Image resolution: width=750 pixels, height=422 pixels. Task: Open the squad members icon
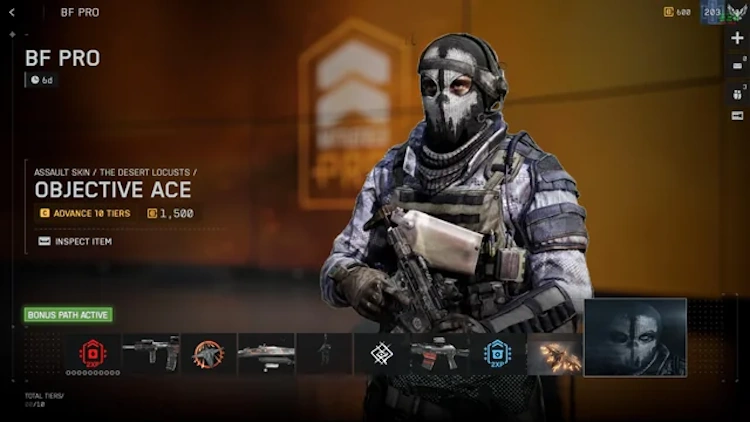click(737, 93)
